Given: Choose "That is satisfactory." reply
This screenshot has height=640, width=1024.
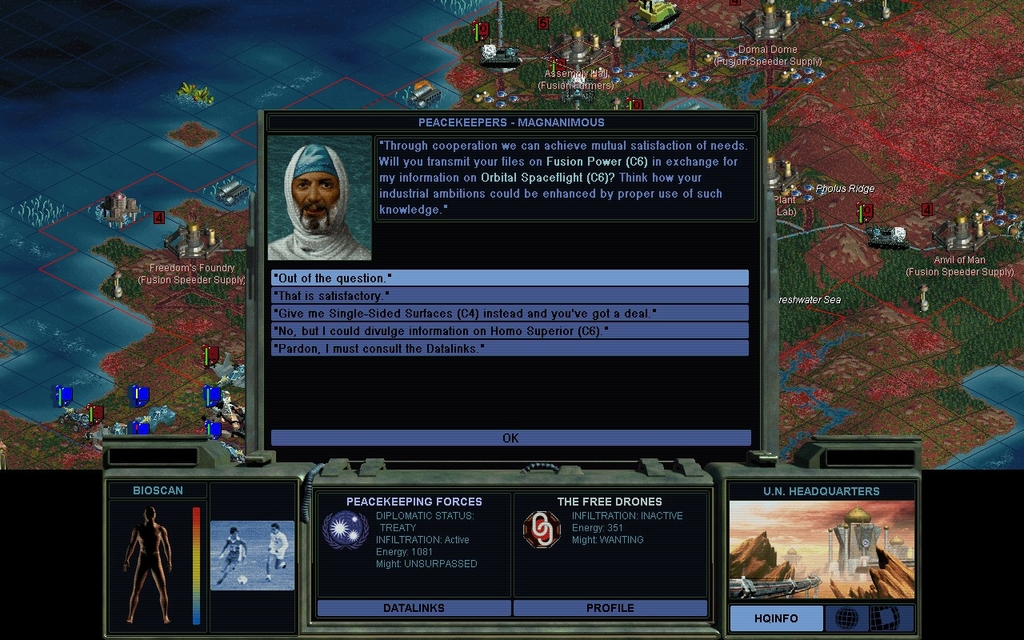Looking at the screenshot, I should click(x=510, y=296).
